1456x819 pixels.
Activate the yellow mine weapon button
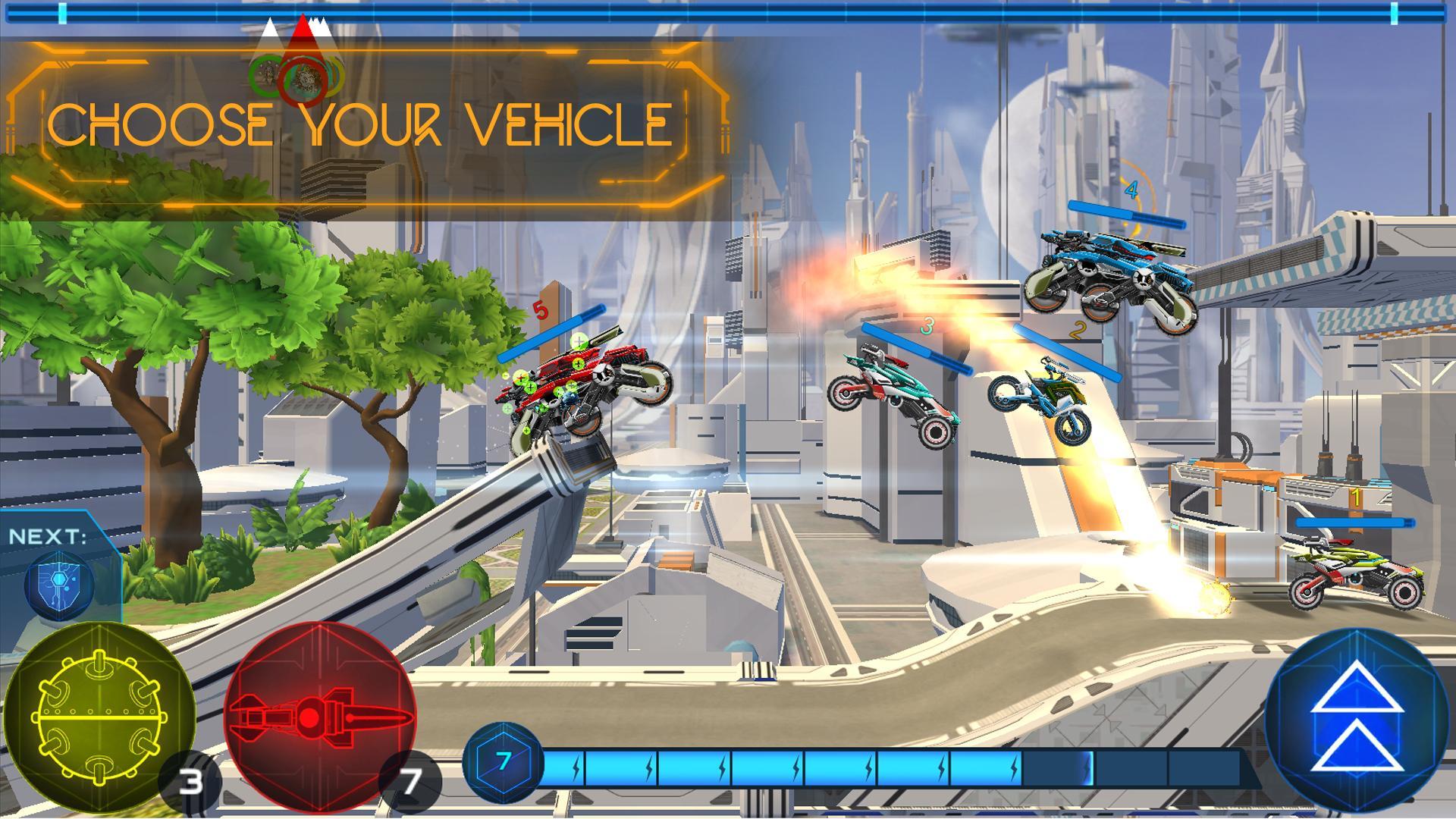tap(99, 717)
